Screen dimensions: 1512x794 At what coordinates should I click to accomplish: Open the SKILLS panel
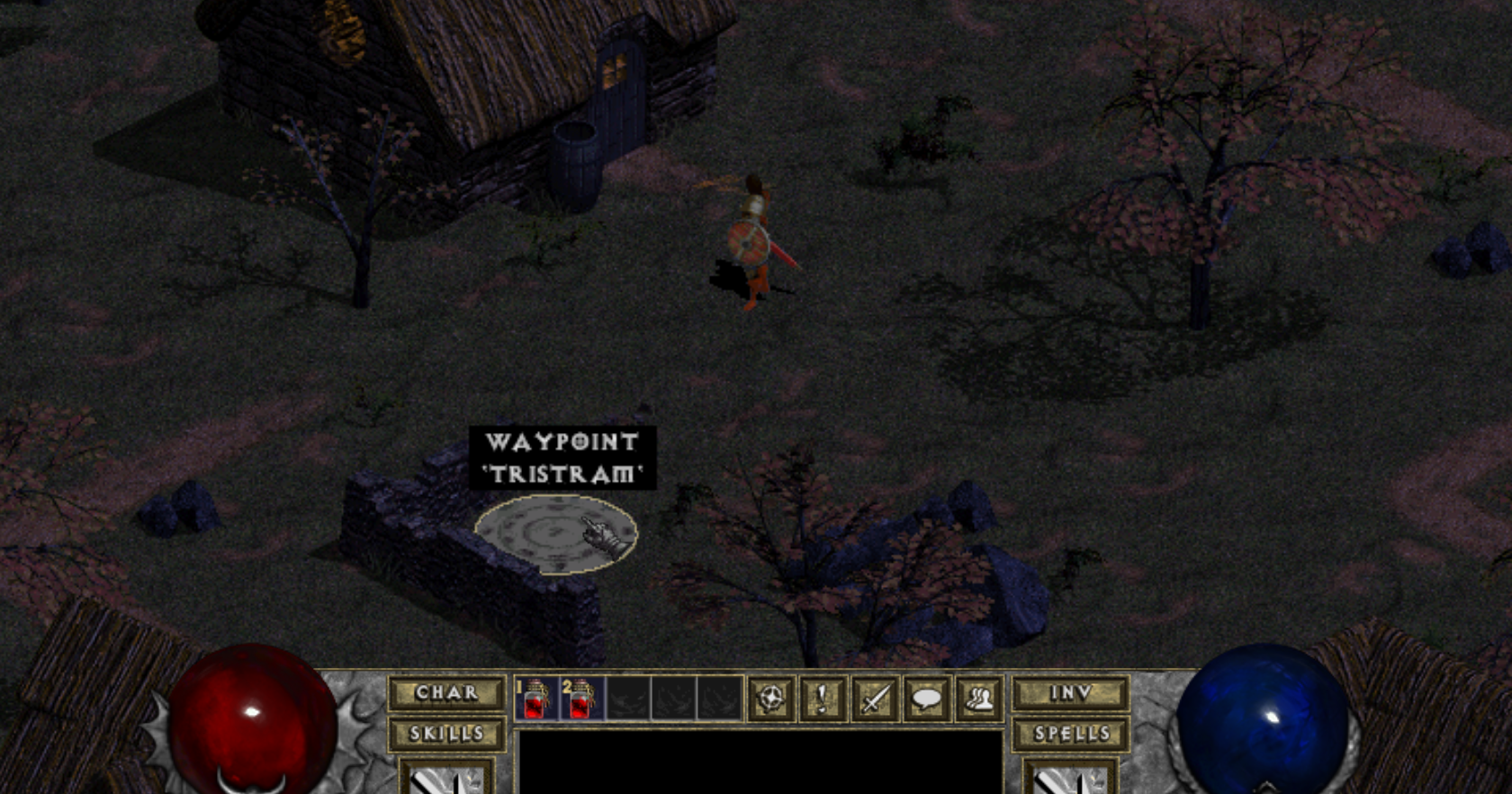coord(446,734)
